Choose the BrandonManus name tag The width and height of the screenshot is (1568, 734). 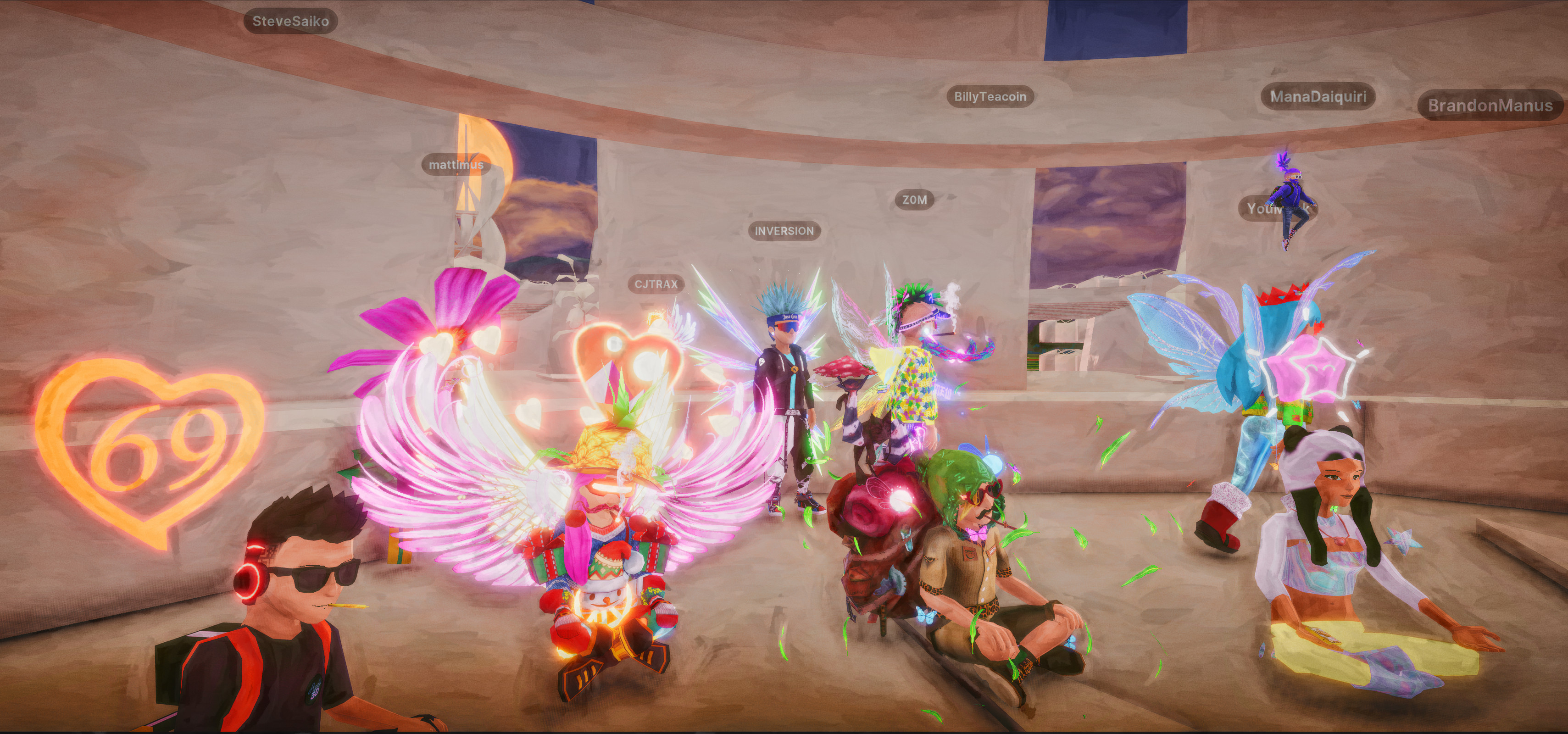click(x=1490, y=106)
